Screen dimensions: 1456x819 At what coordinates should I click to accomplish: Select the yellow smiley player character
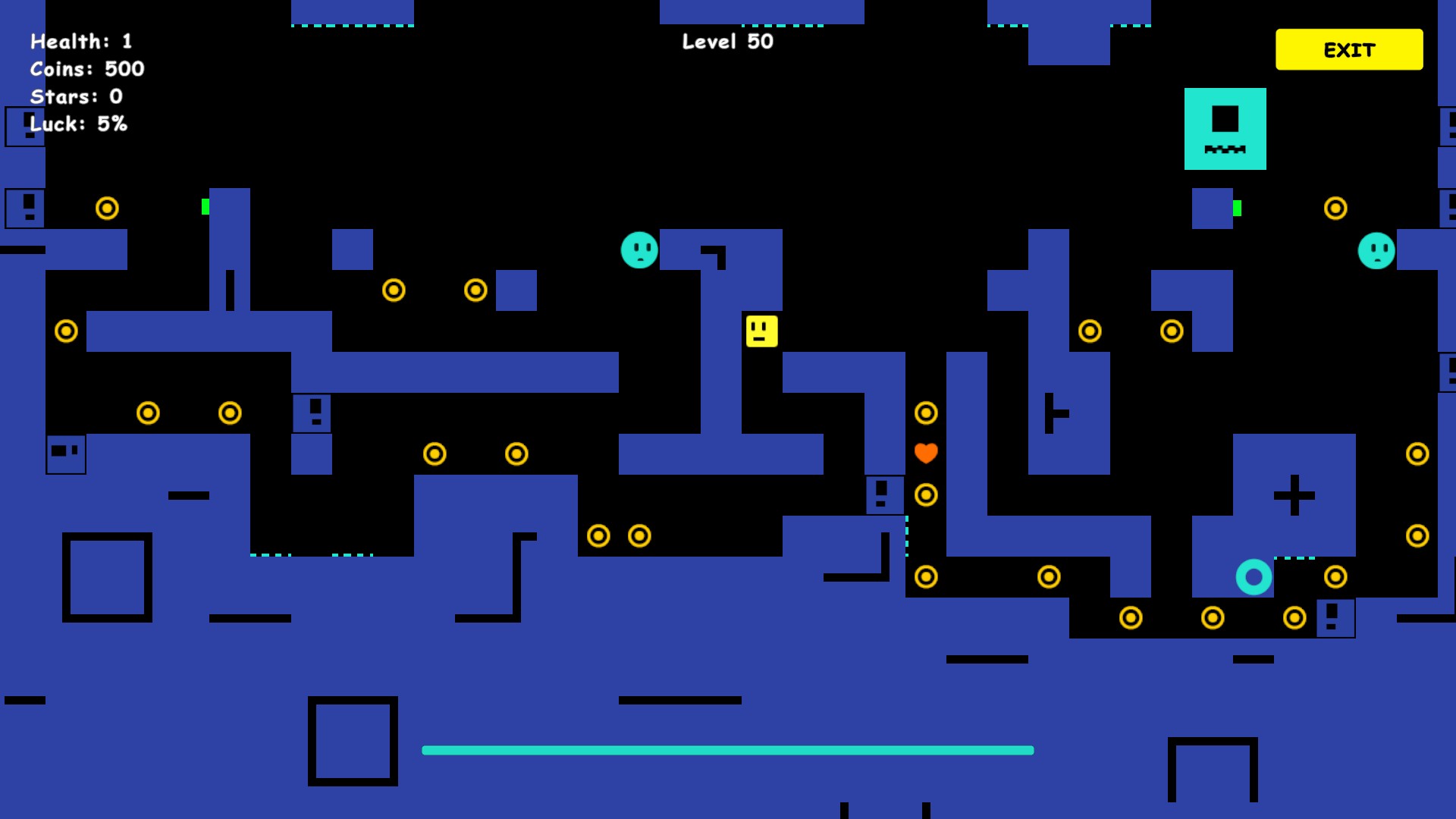click(x=761, y=331)
